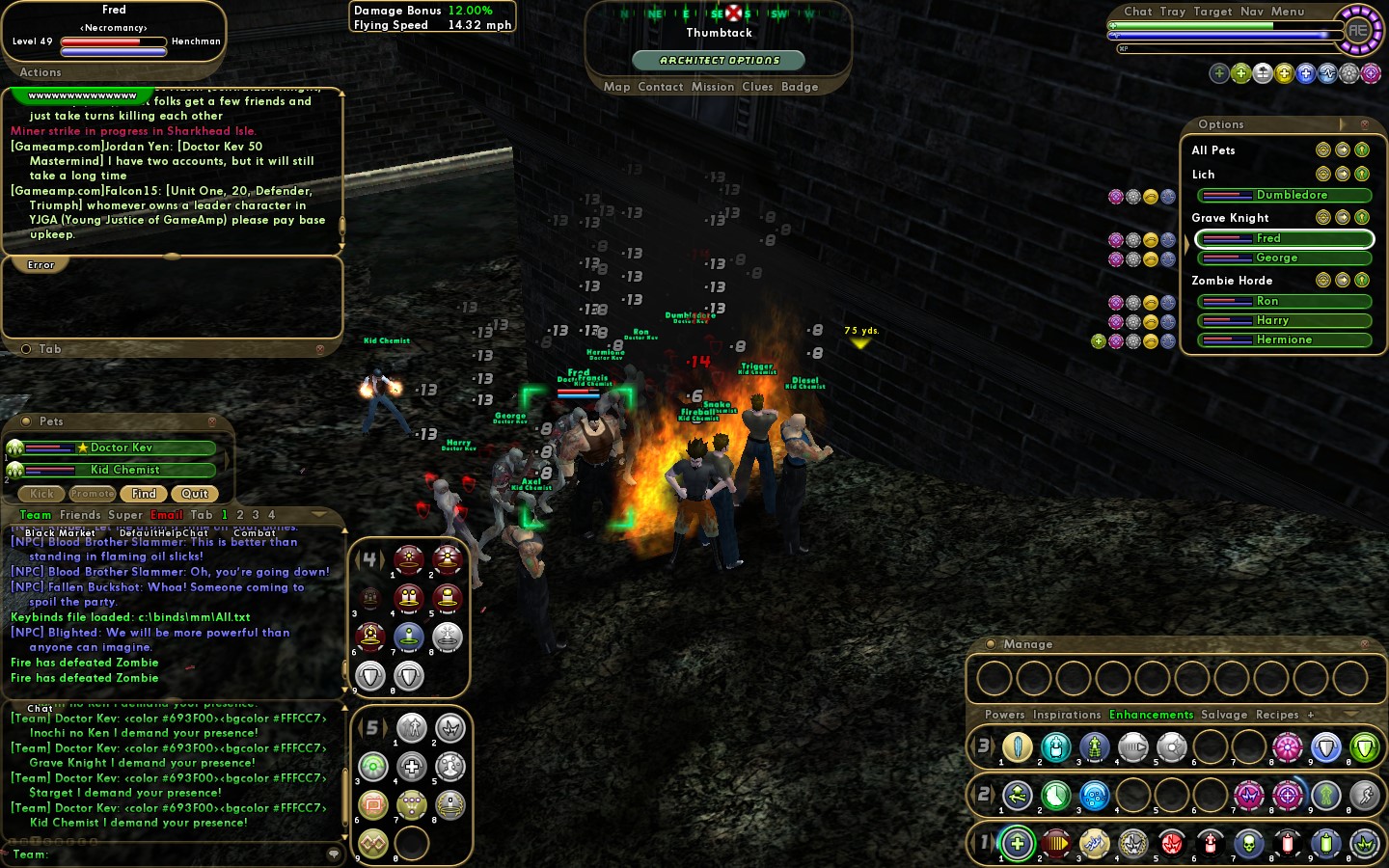1389x868 pixels.
Task: Show the Mission panel
Action: 713,87
